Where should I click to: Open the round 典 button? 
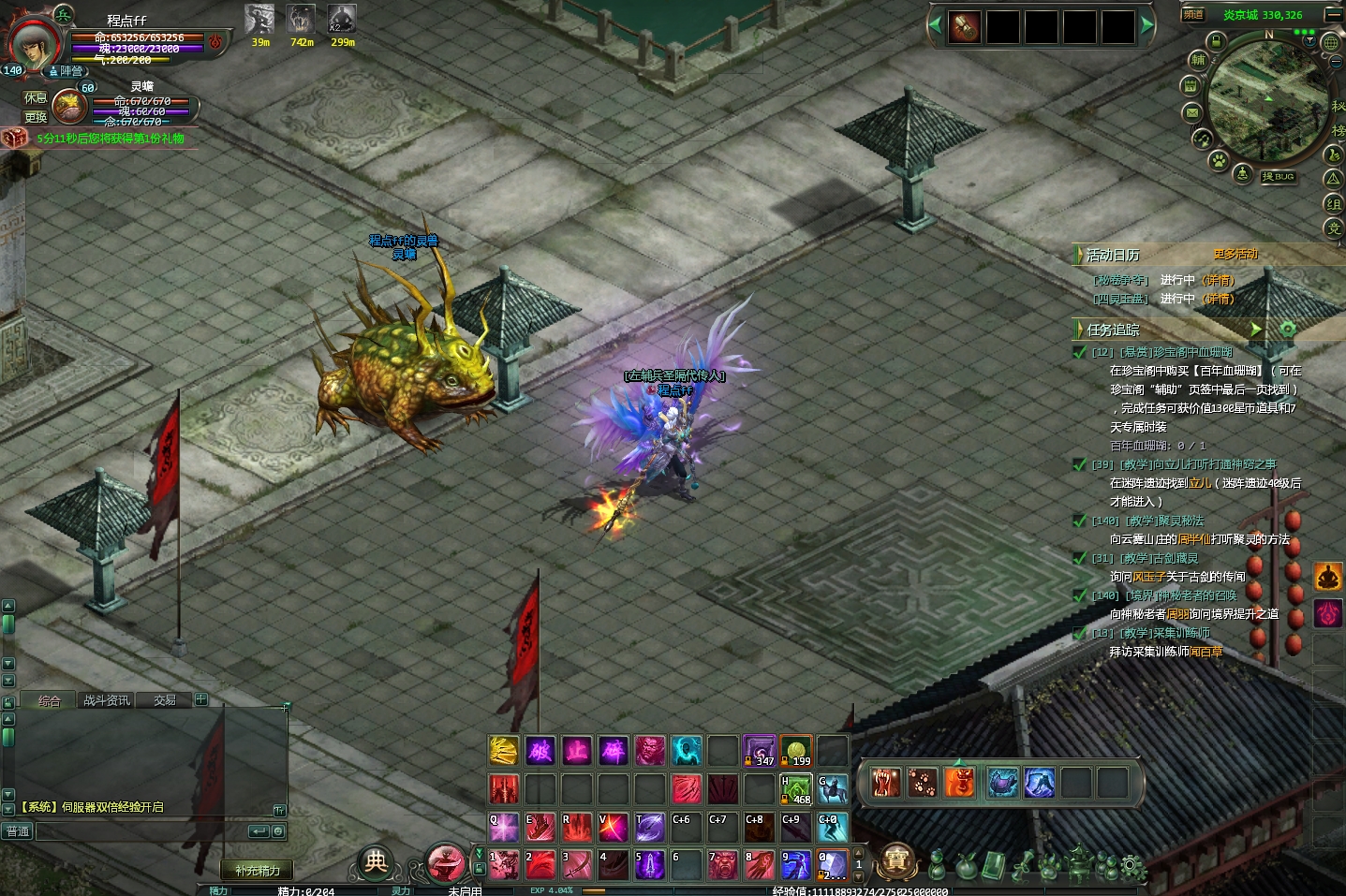[x=376, y=862]
